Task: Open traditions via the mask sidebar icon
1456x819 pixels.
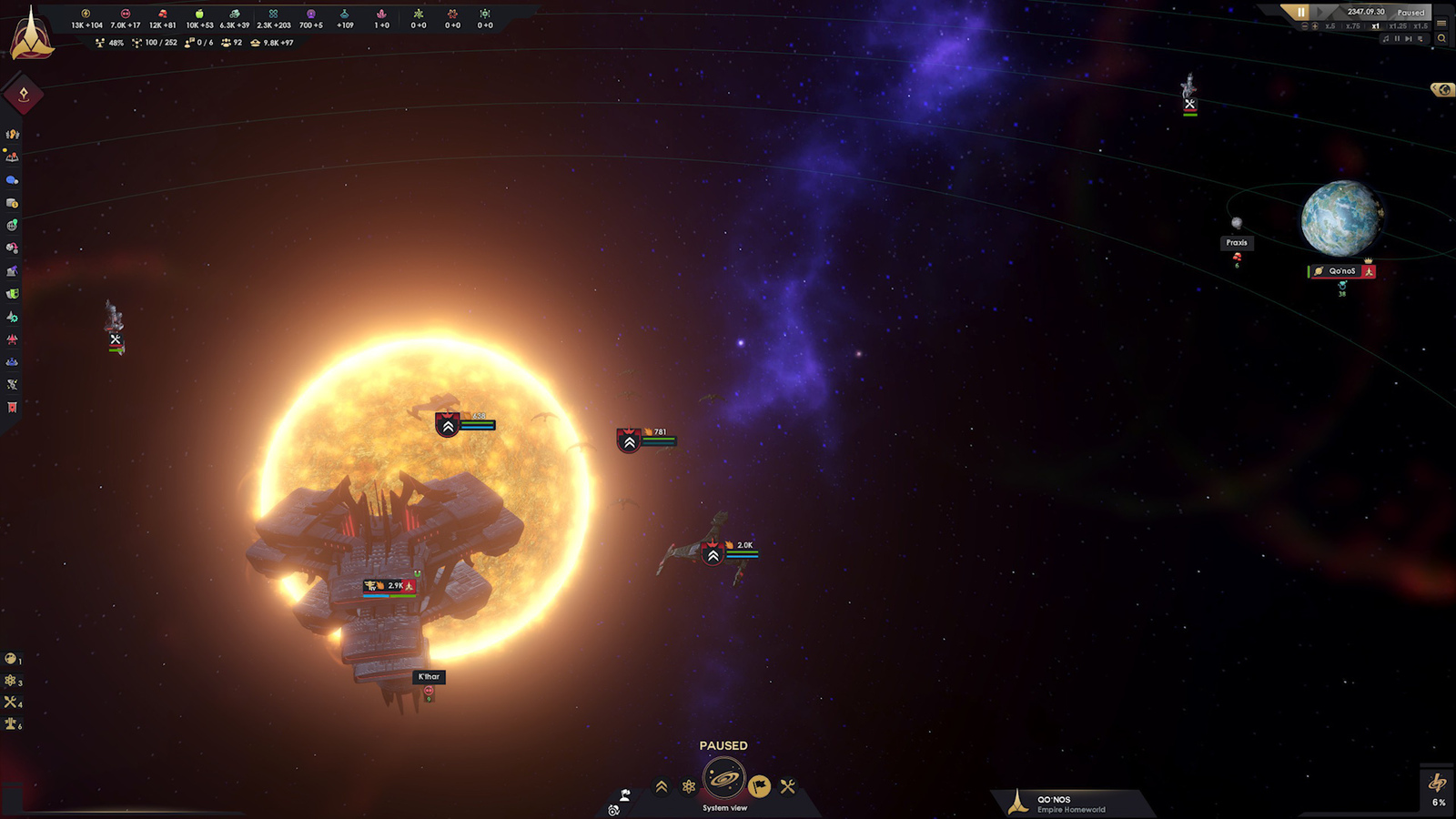Action: 12,293
